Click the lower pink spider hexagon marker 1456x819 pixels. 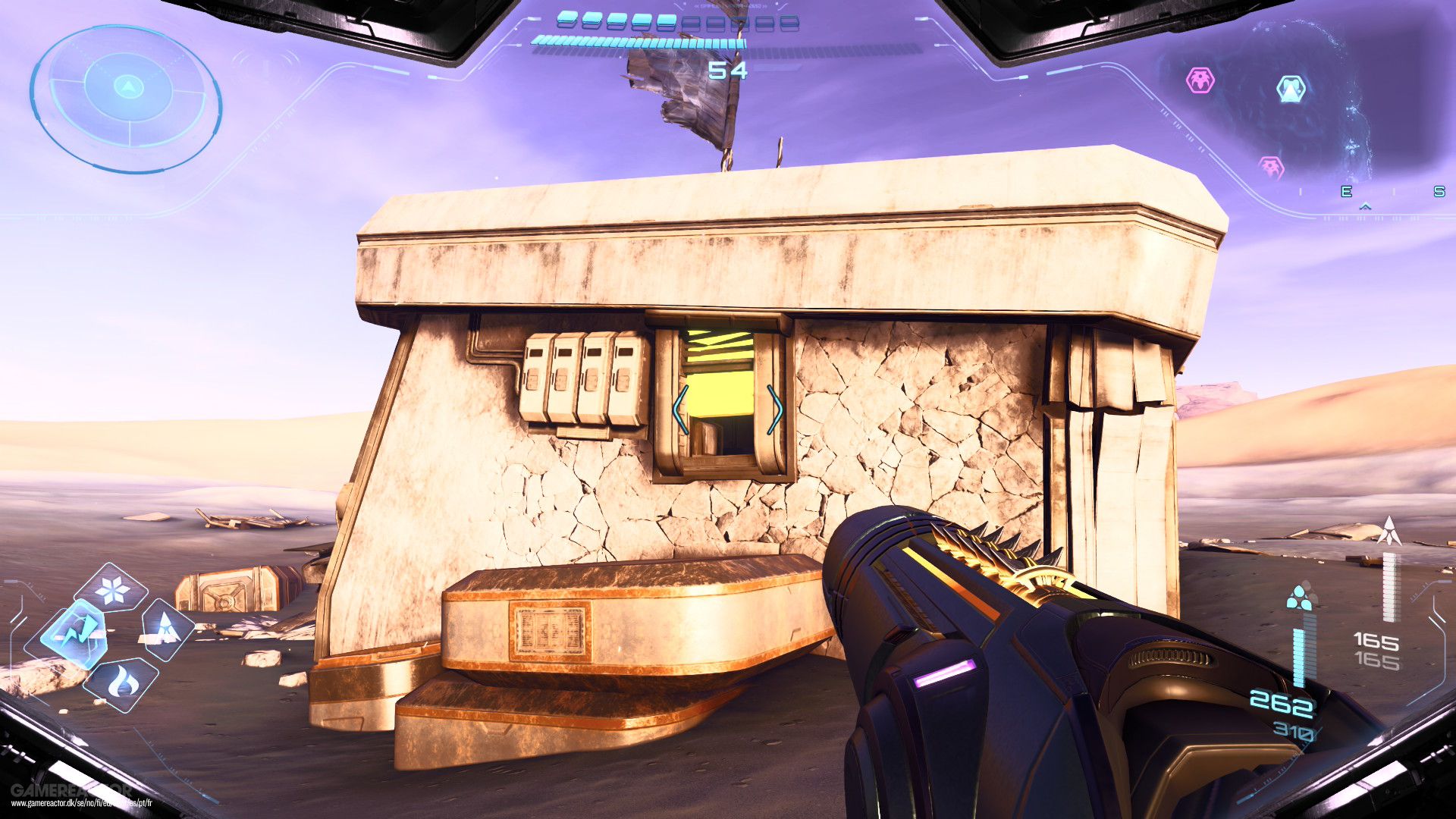click(1271, 166)
